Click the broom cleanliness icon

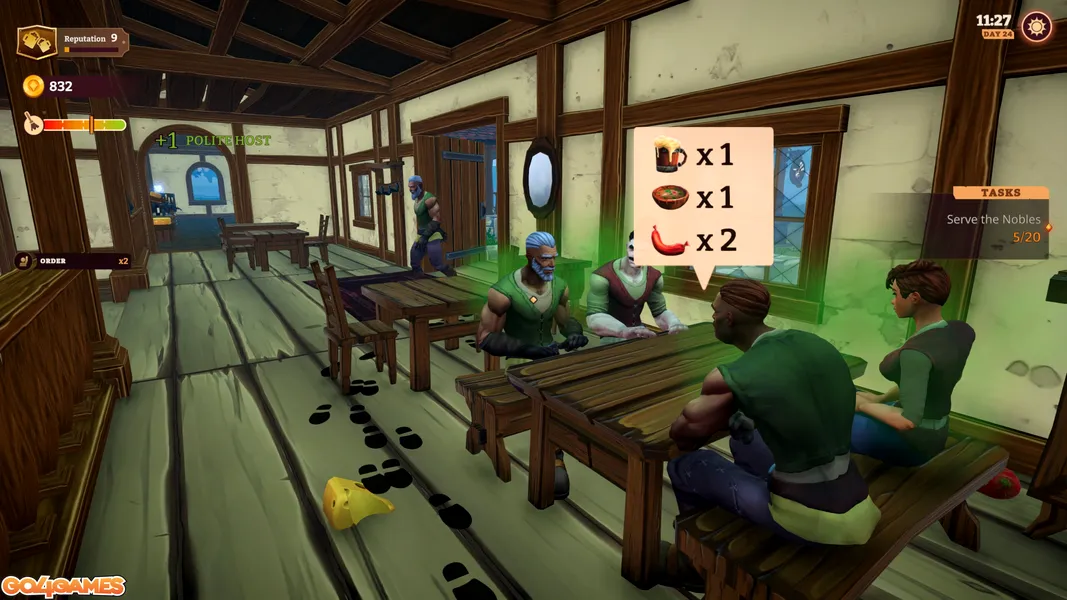tap(29, 125)
